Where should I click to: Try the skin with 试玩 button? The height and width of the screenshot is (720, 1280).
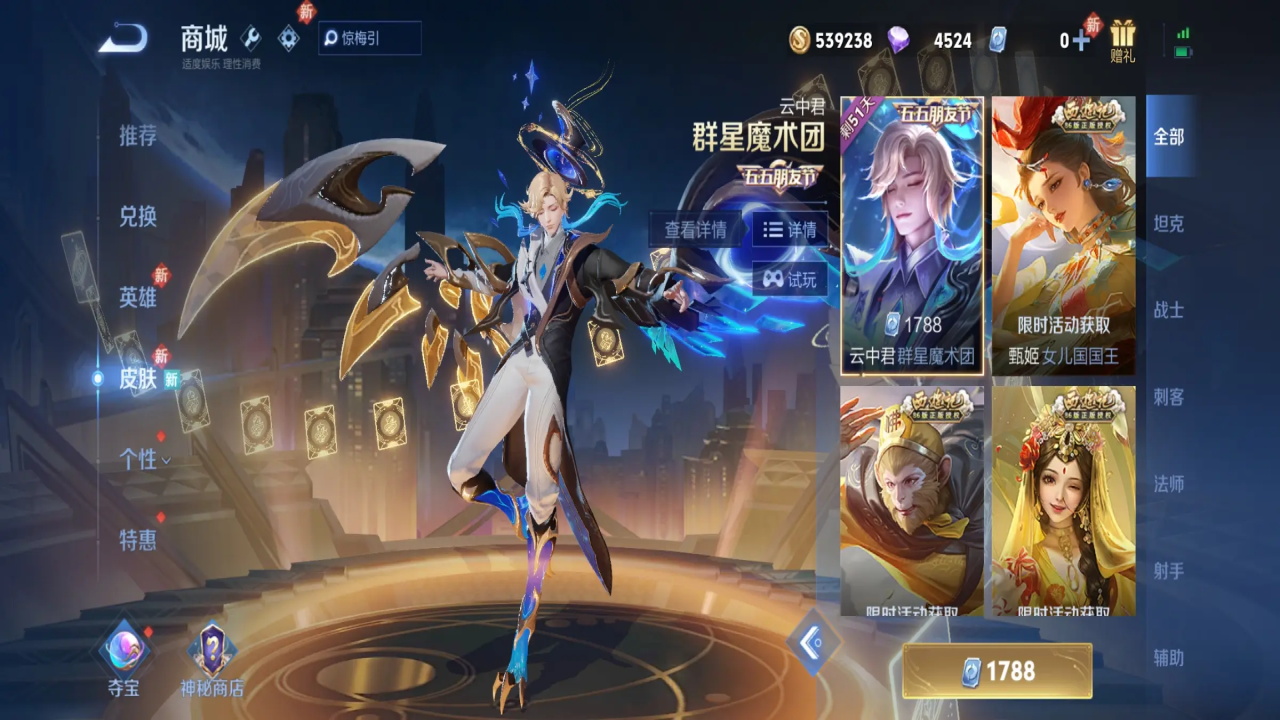790,279
